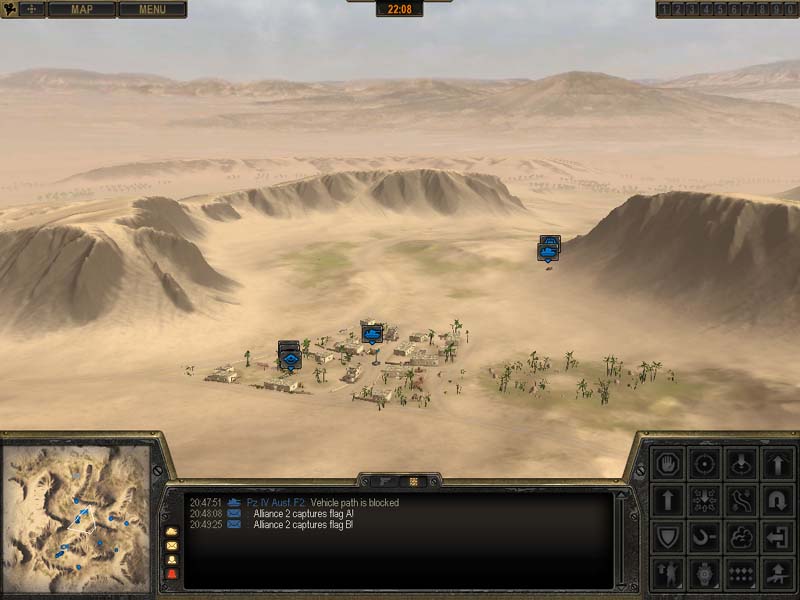Activate the shield defend command

click(x=666, y=536)
